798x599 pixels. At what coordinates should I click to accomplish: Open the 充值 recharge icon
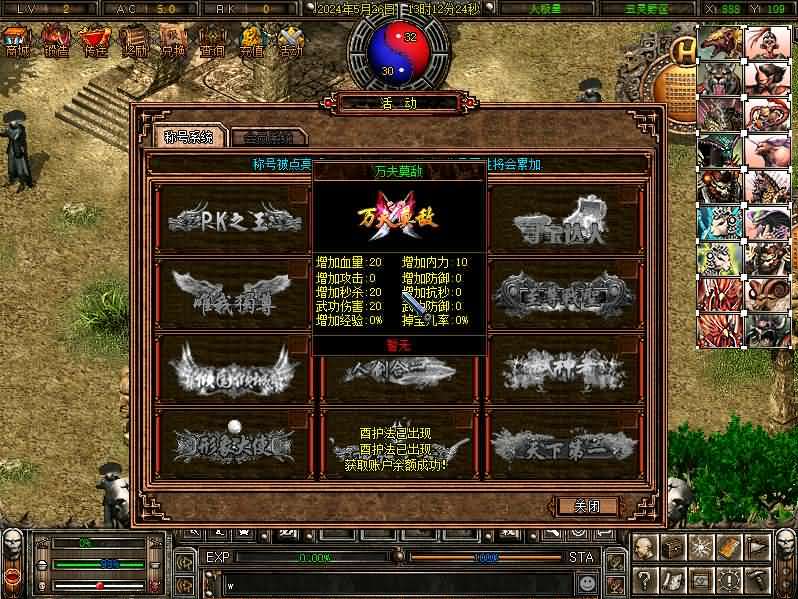tap(251, 42)
